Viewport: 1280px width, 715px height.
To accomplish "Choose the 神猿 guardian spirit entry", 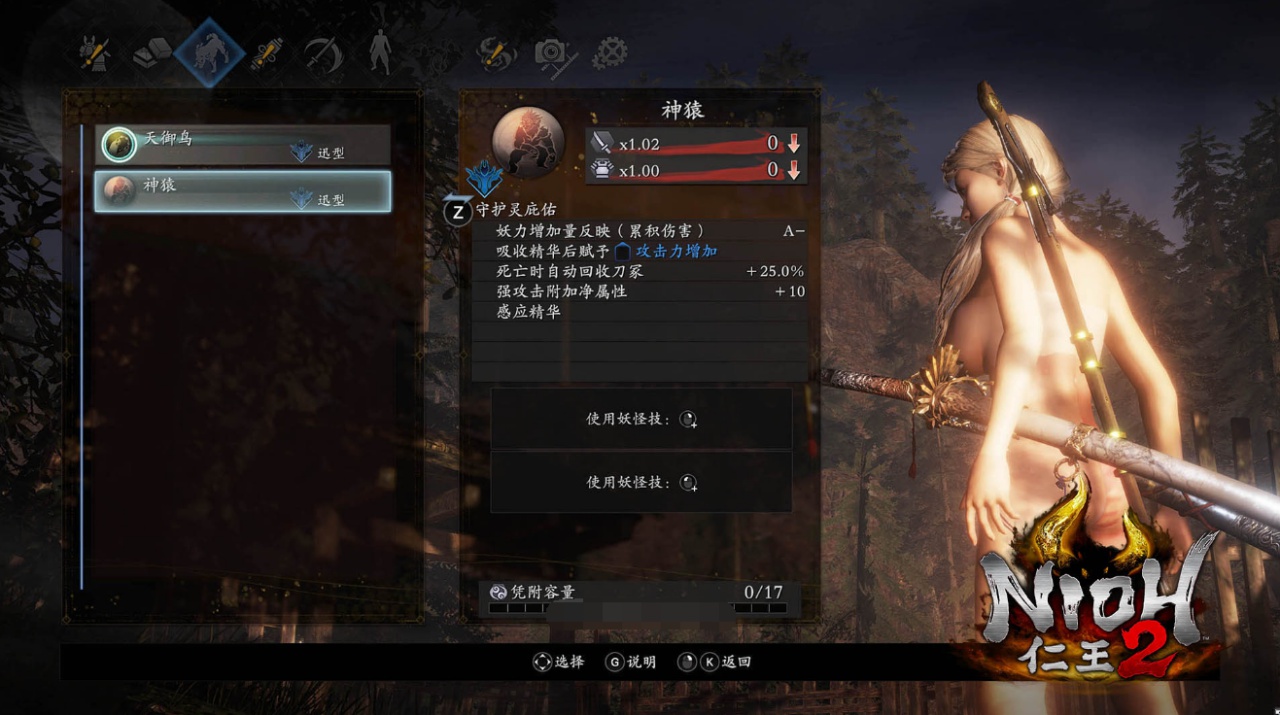I will 242,191.
